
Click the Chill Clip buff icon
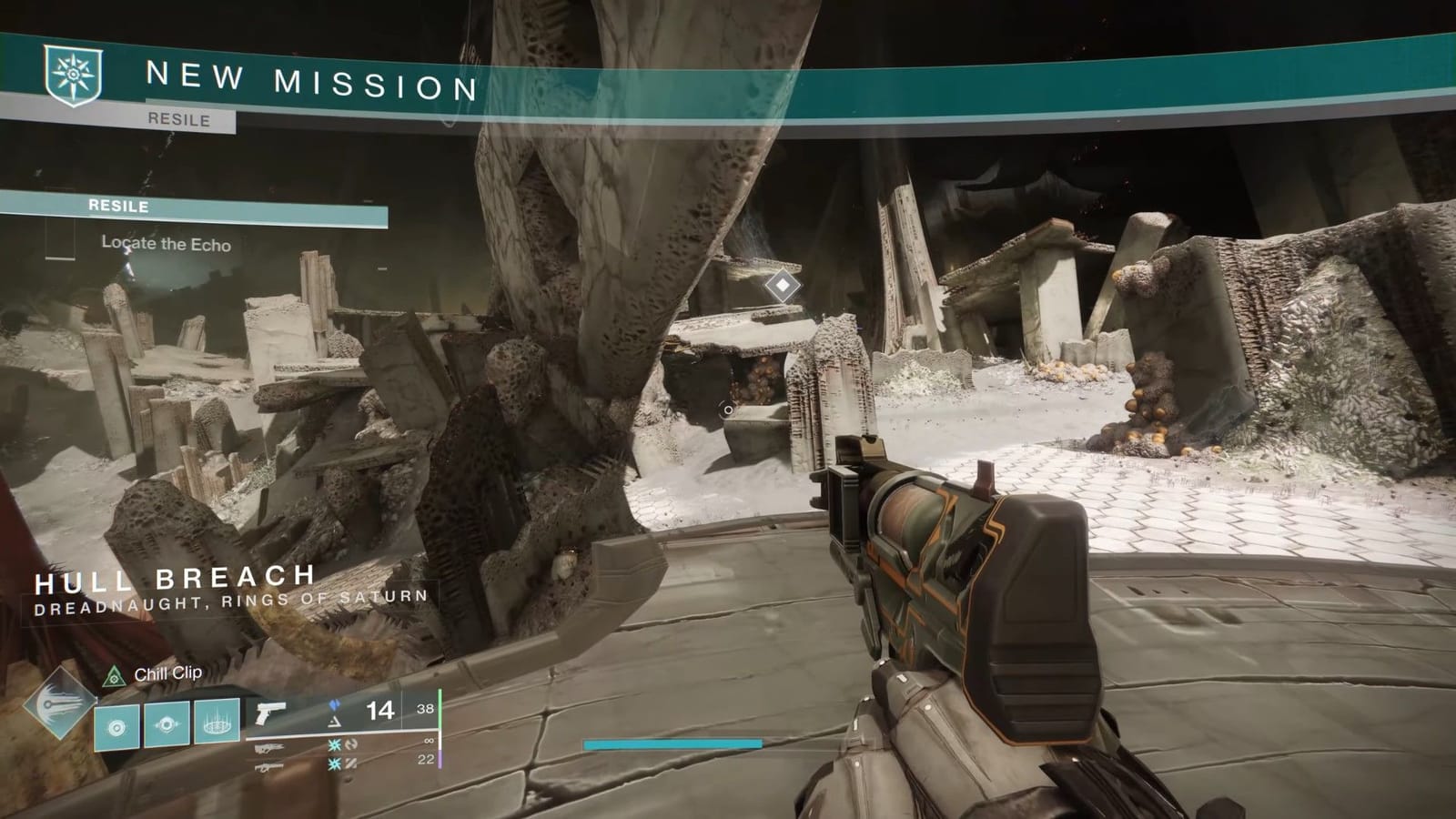point(114,675)
